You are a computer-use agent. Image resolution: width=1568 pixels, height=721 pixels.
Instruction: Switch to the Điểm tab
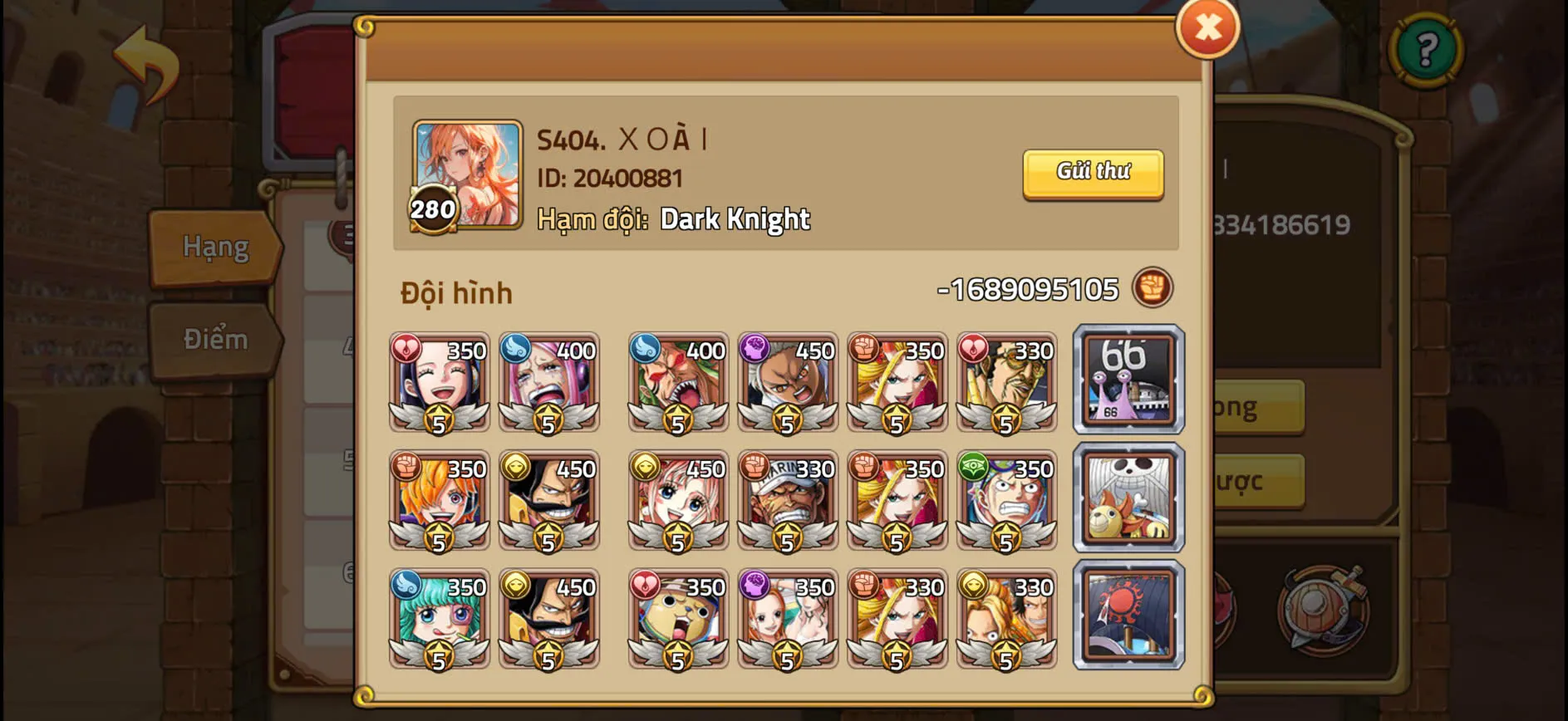(214, 338)
